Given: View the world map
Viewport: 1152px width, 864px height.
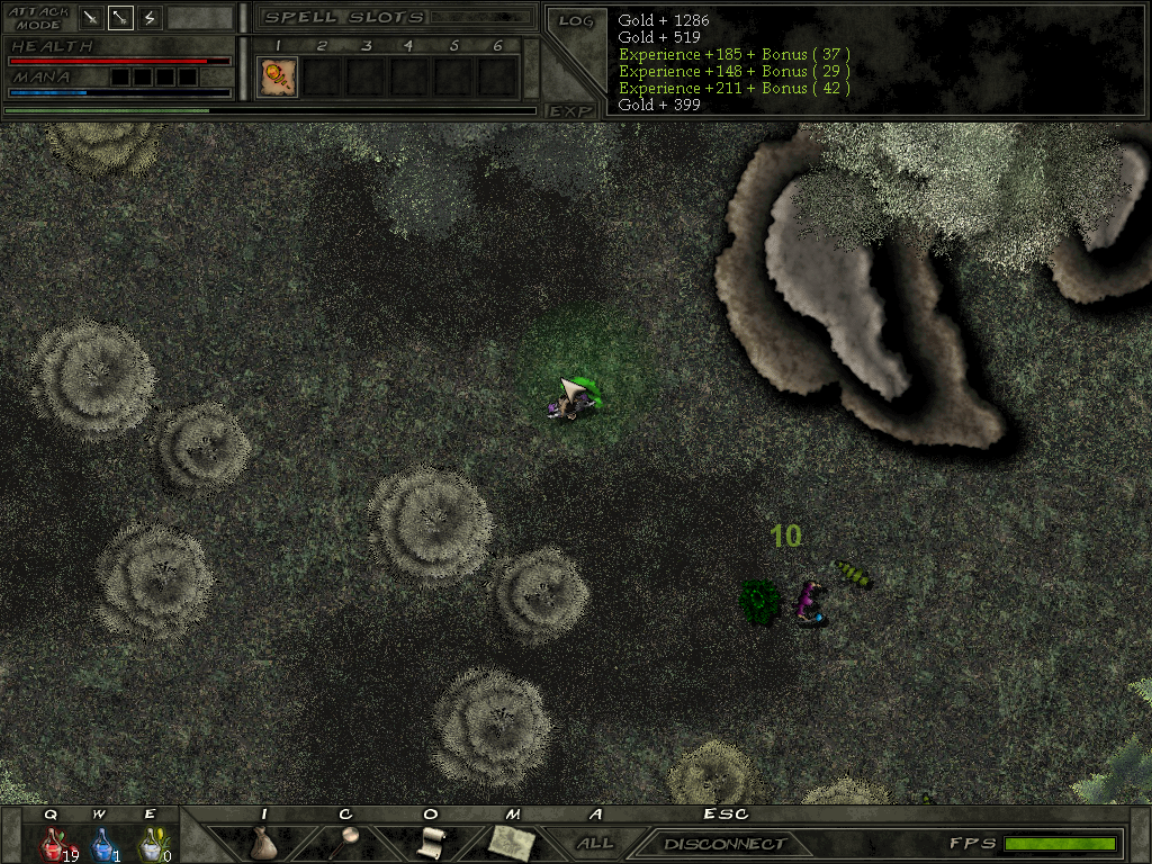Looking at the screenshot, I should click(512, 842).
